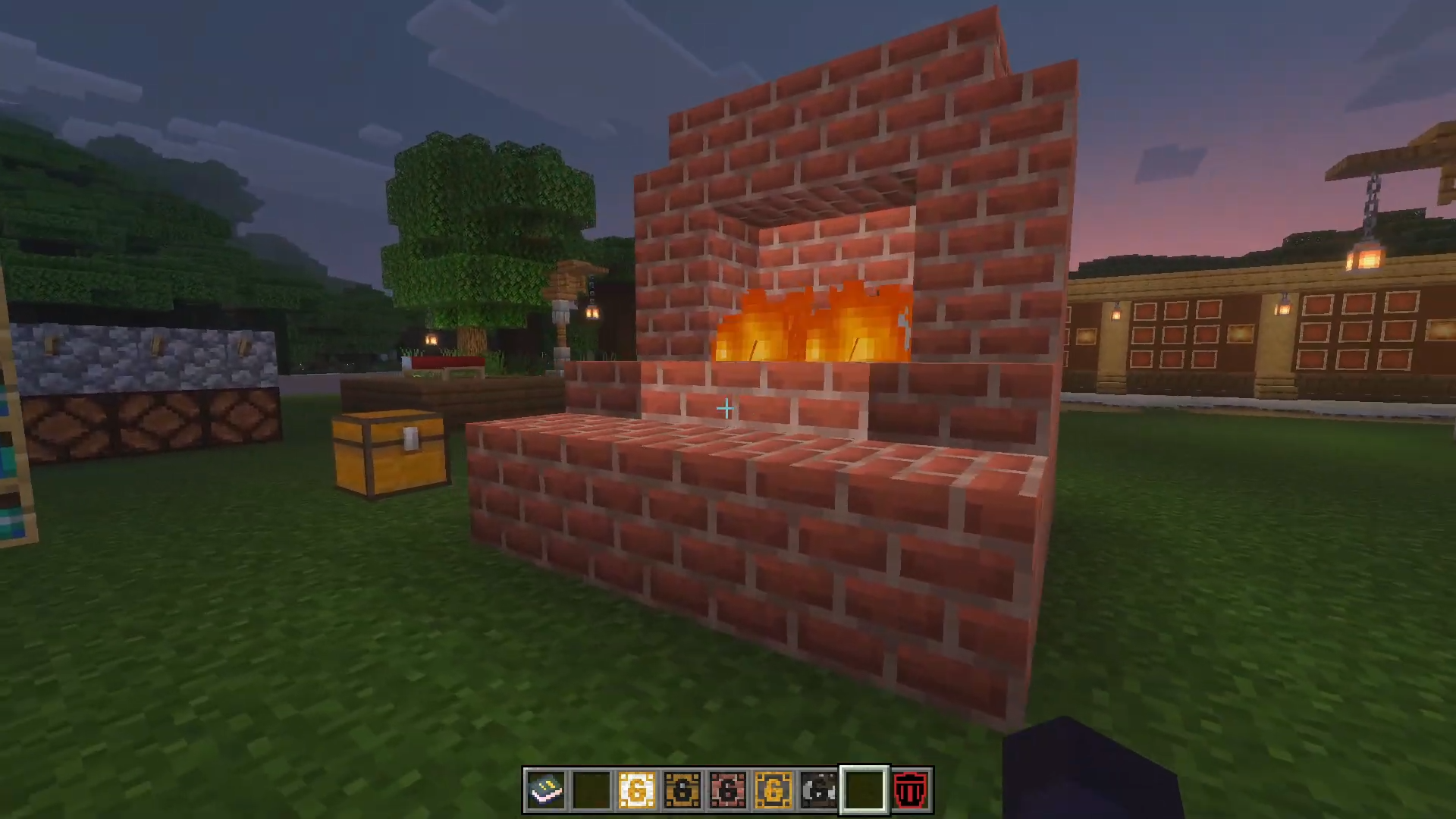This screenshot has height=819, width=1456.
Task: Select the brick-patterned G block in the hotbar
Action: pos(729,790)
